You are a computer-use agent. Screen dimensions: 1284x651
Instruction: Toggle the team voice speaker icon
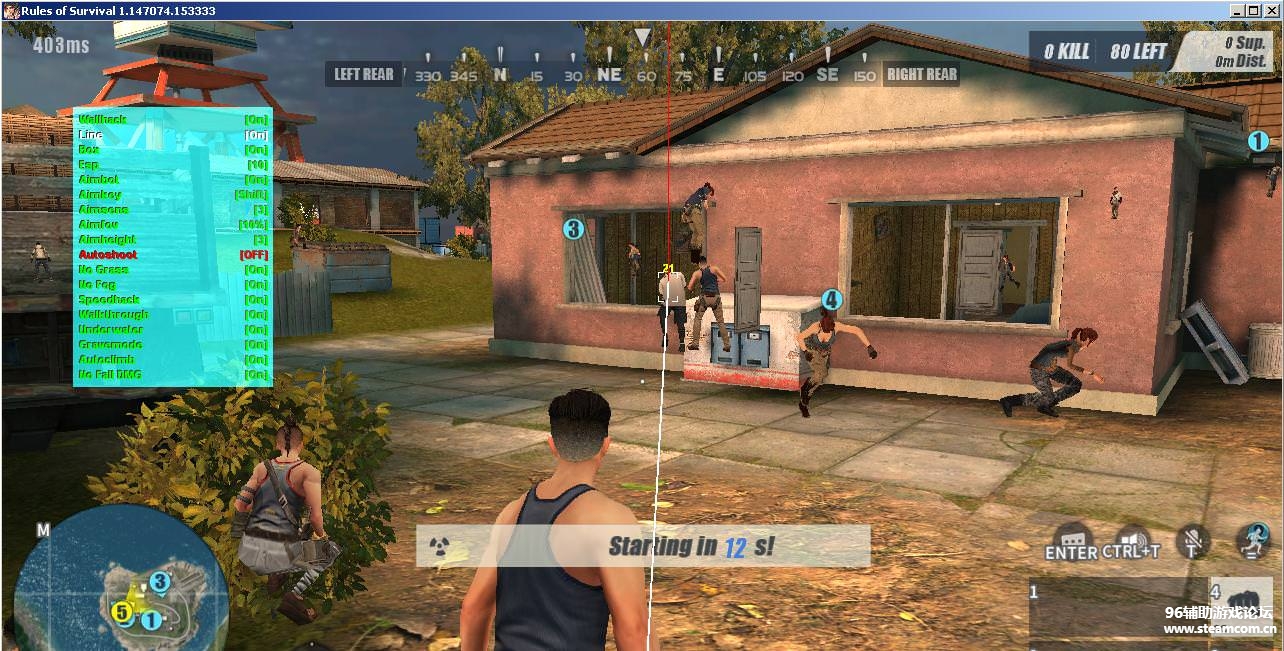(1130, 538)
